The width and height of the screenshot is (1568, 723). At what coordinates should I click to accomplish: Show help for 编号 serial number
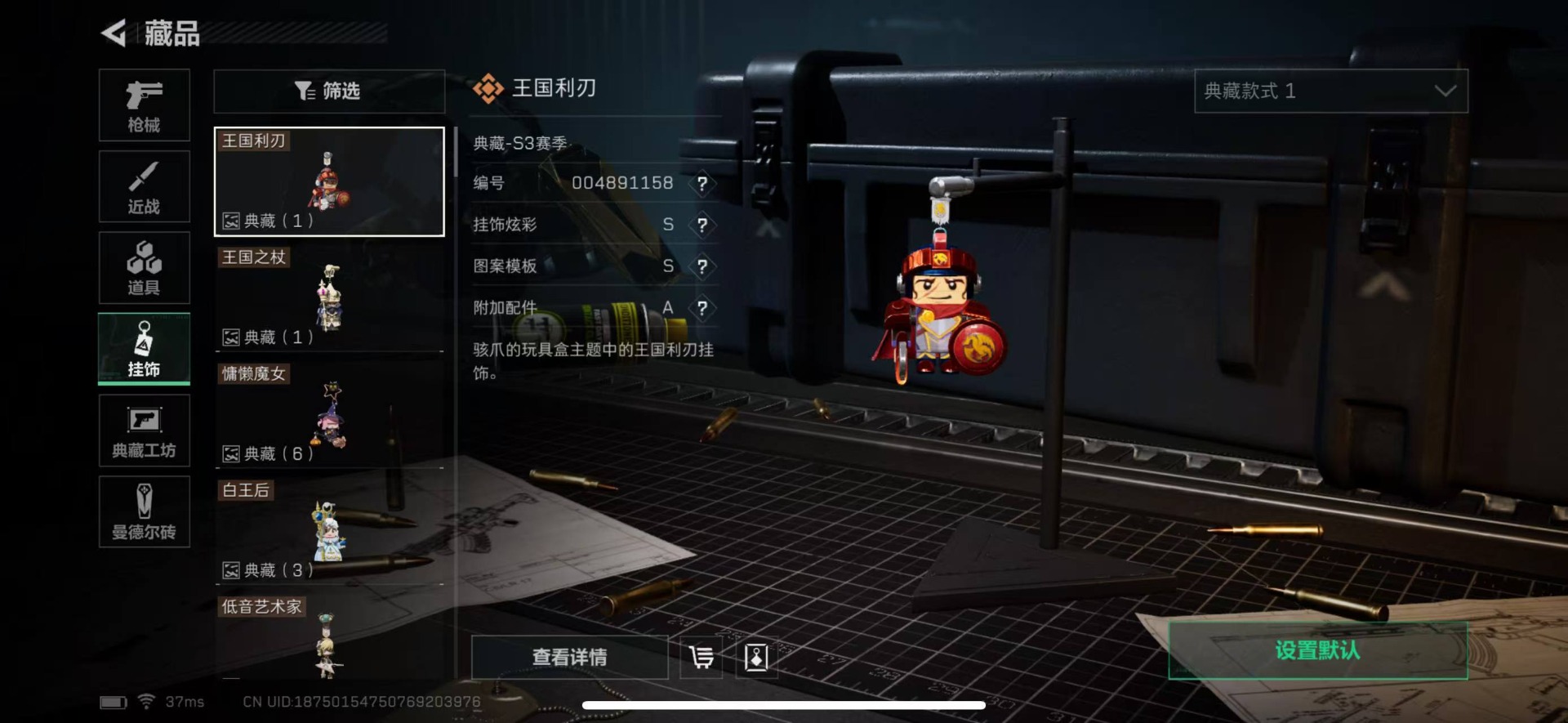pos(702,184)
